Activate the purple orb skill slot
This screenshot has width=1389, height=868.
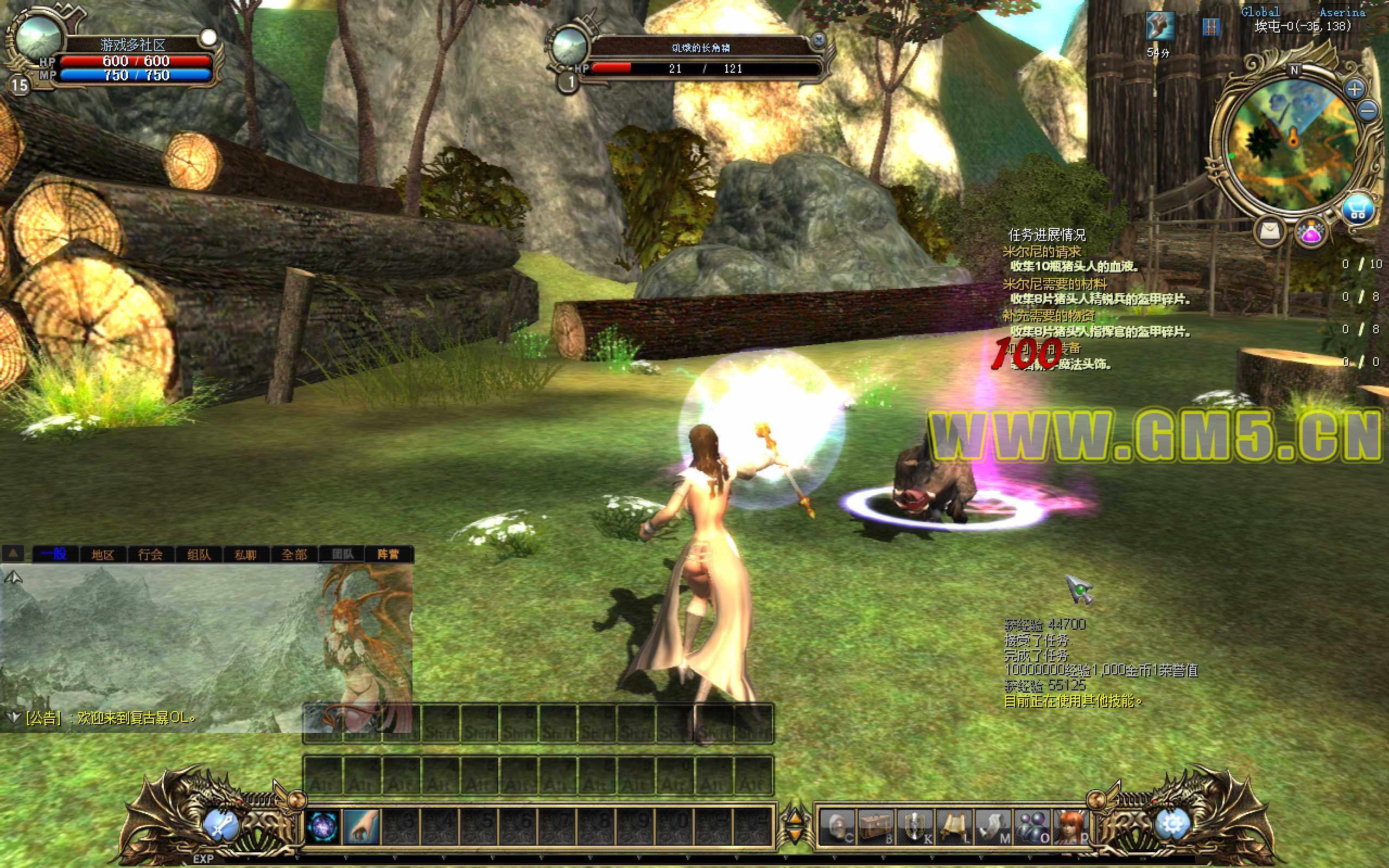(x=322, y=827)
